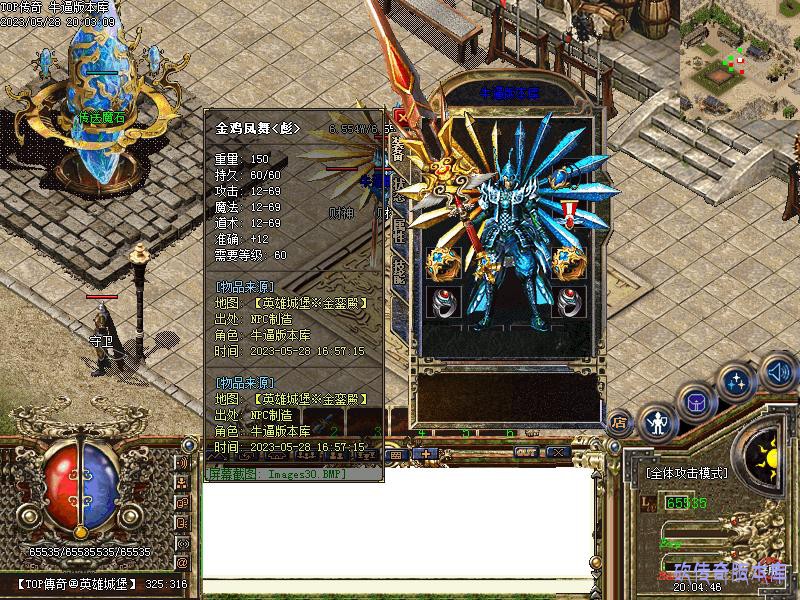Open the sparkle skills icon
The width and height of the screenshot is (800, 600).
click(737, 381)
